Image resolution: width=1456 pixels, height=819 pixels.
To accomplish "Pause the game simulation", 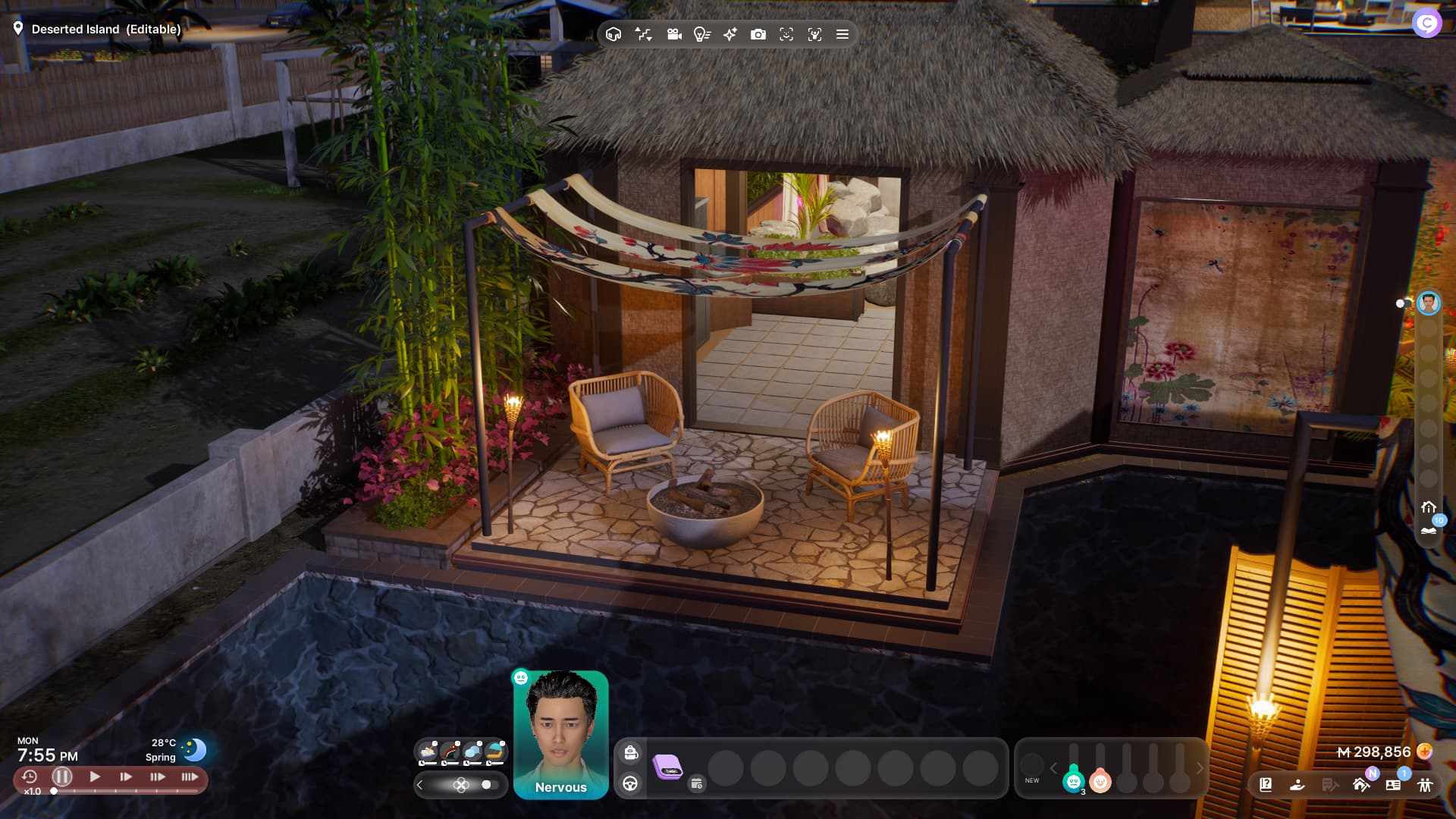I will click(62, 777).
